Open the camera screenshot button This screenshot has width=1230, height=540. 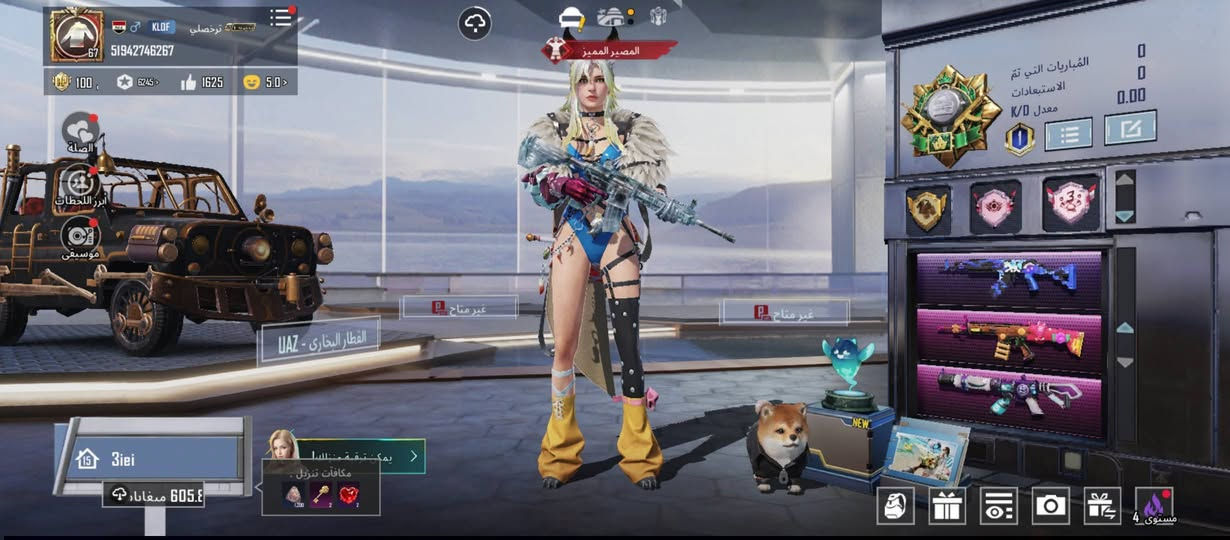click(x=1051, y=506)
